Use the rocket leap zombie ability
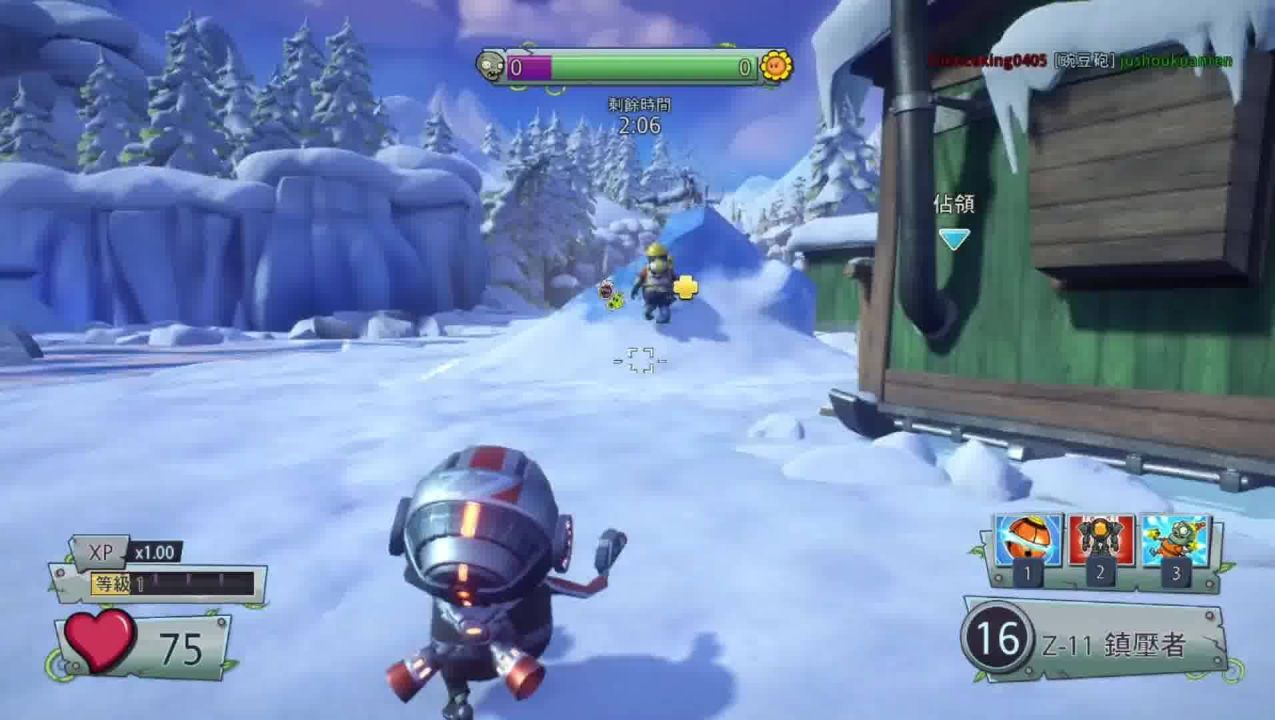 click(1175, 541)
